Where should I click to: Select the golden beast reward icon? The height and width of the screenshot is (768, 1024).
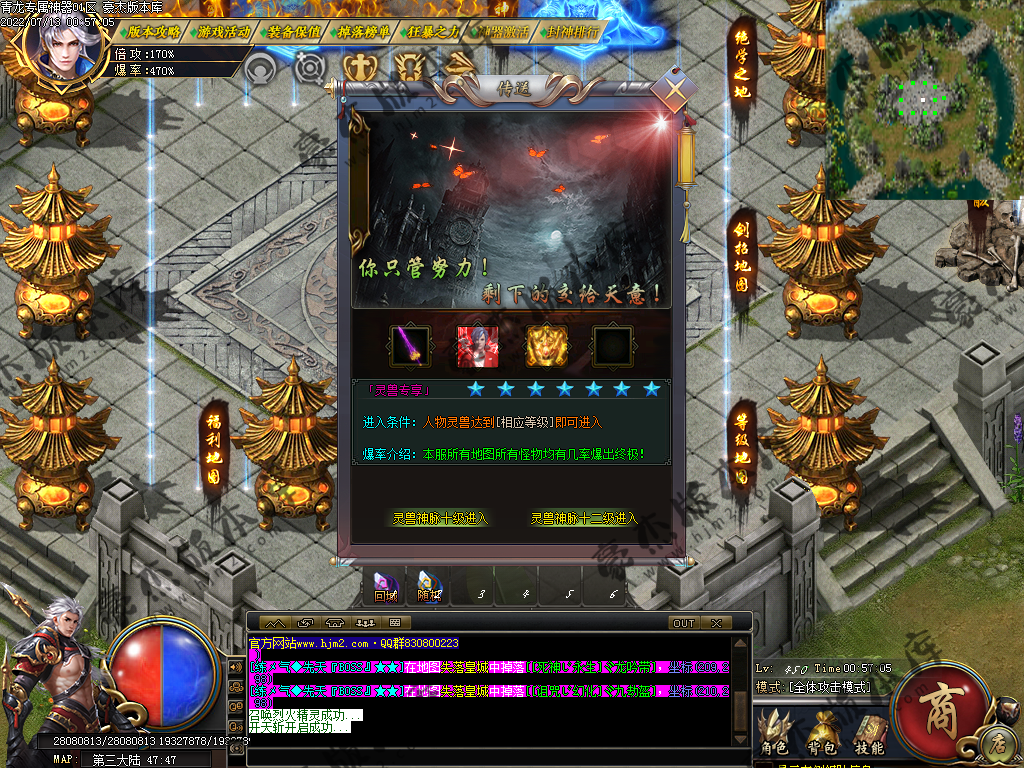click(x=546, y=346)
